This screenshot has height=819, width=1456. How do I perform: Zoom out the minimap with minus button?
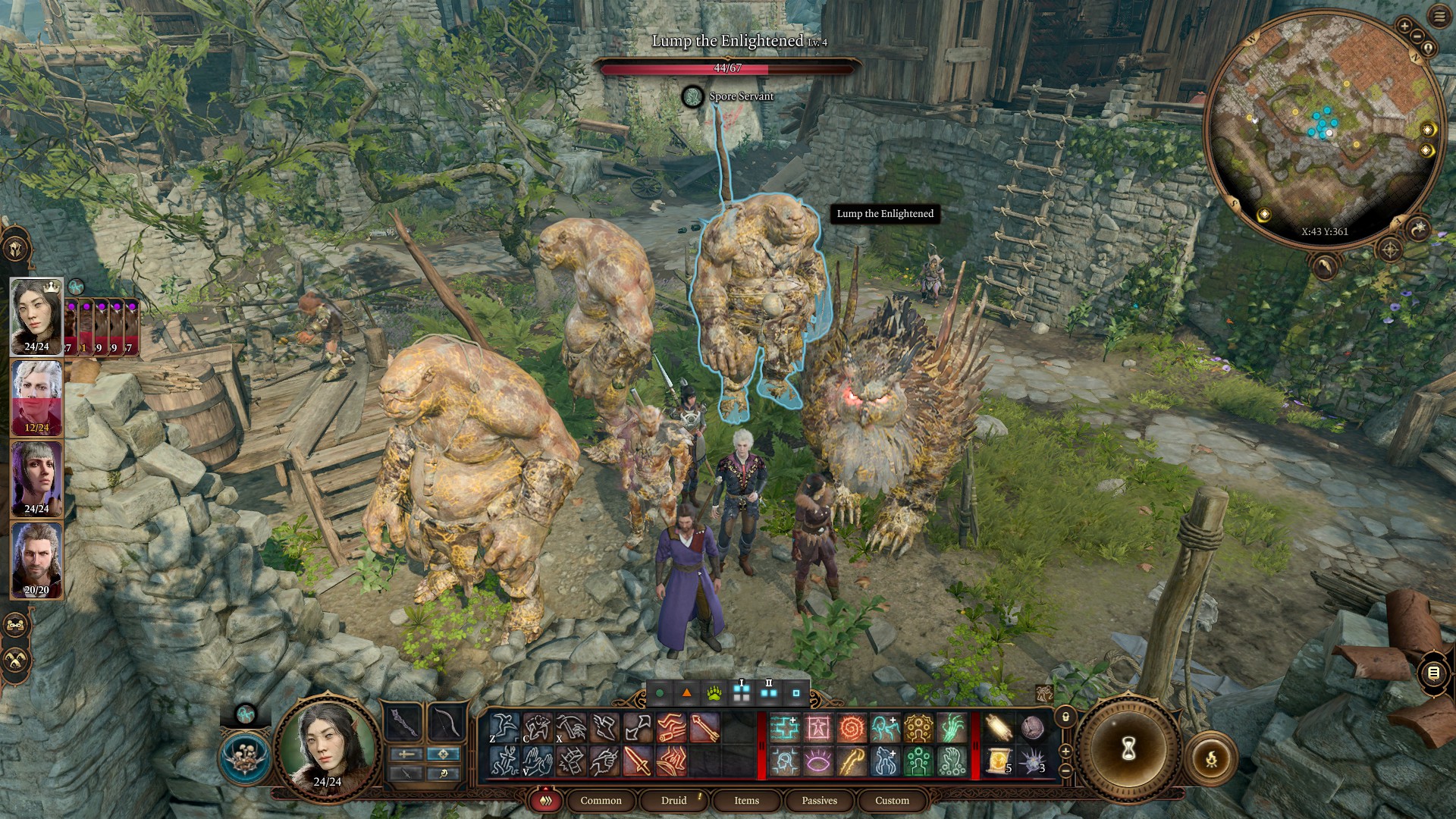(1417, 36)
